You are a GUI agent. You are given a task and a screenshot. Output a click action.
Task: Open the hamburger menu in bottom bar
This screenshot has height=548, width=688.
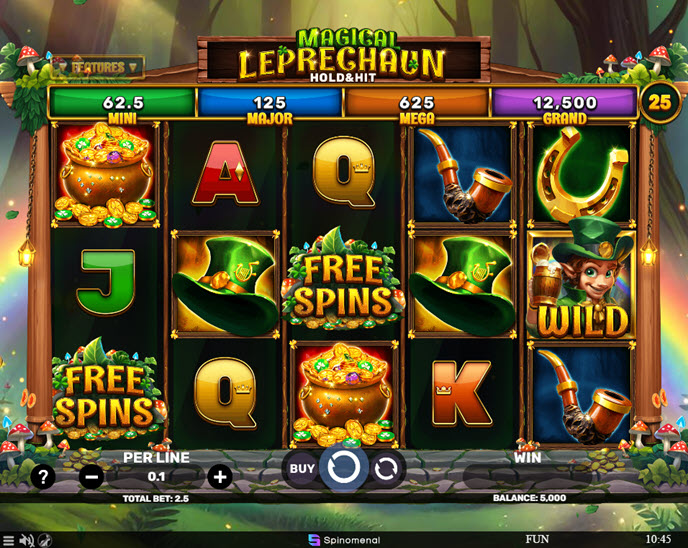8,540
